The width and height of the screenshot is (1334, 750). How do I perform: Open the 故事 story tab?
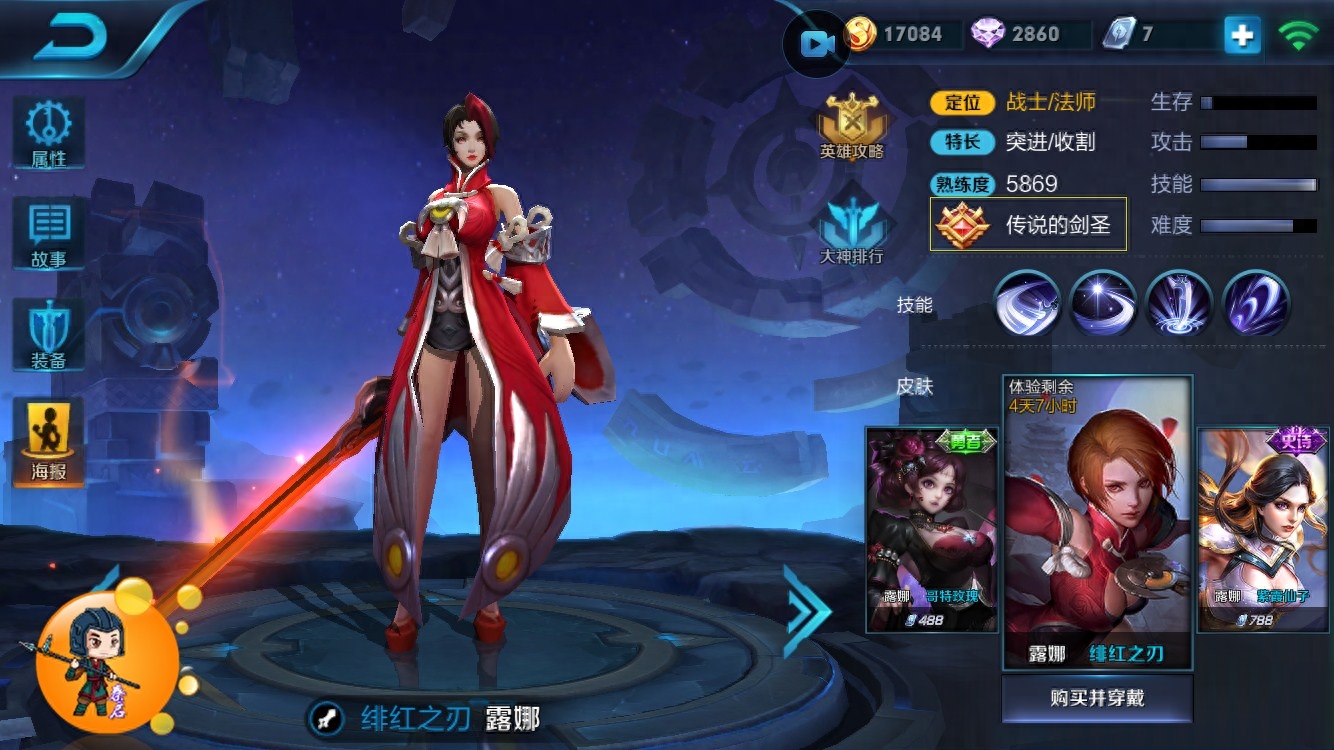tap(48, 233)
